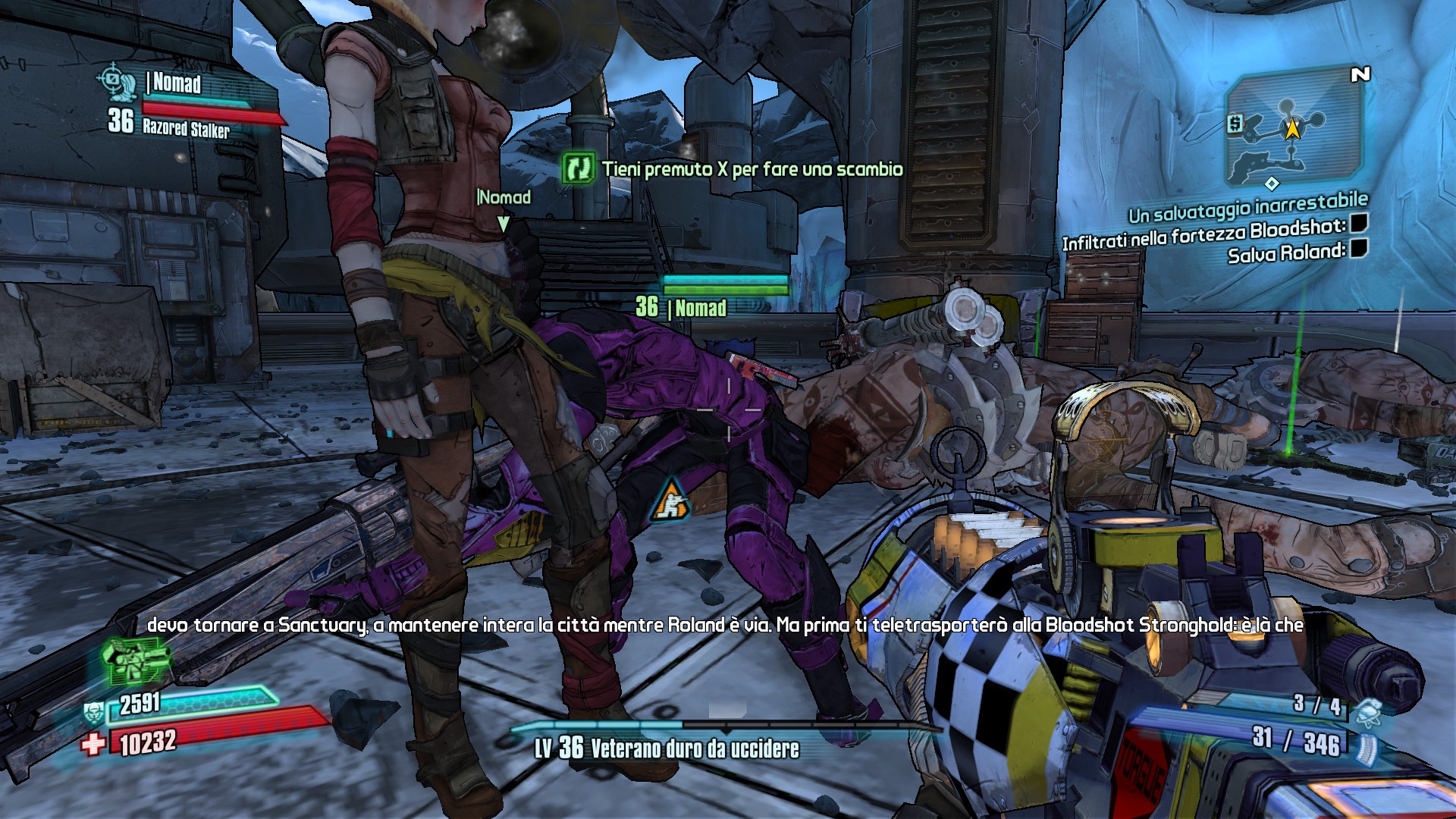Click the dollar shop marker on minimap
The image size is (1456, 819).
[1235, 124]
